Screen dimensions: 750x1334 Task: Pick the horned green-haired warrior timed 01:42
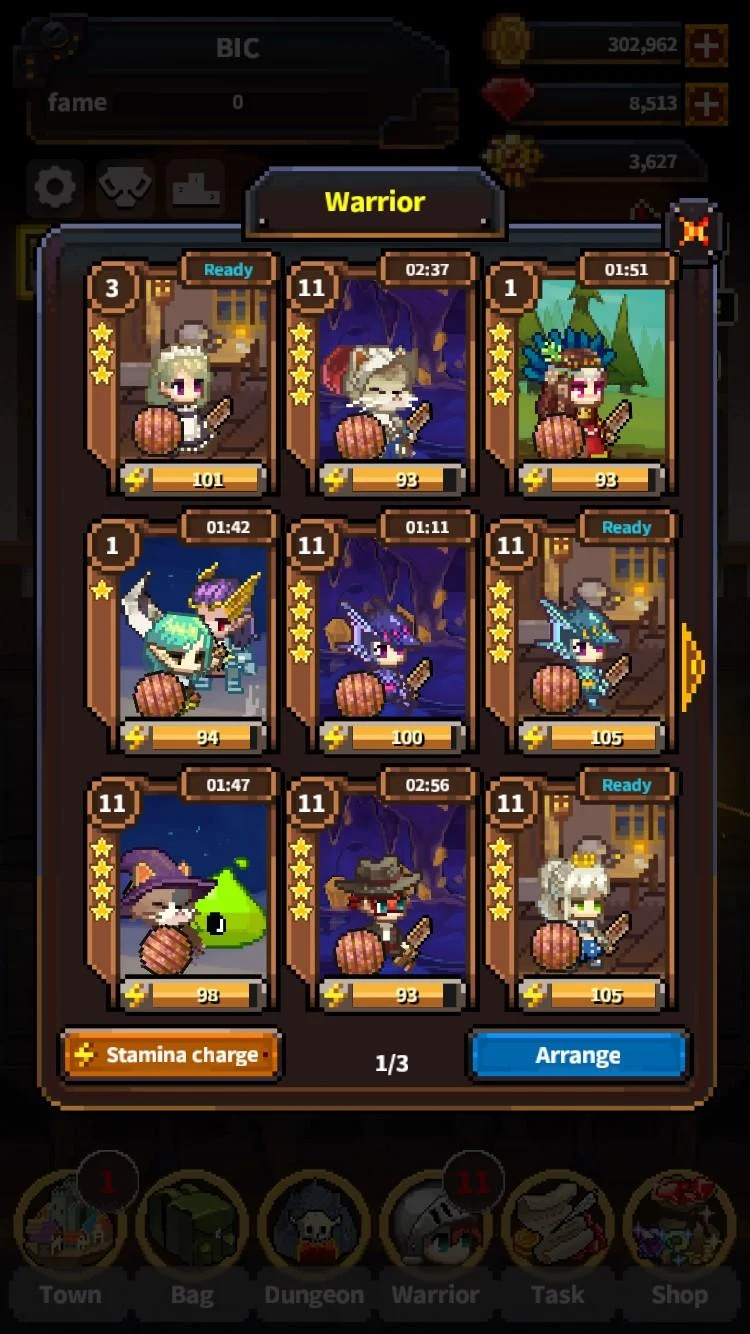[181, 634]
